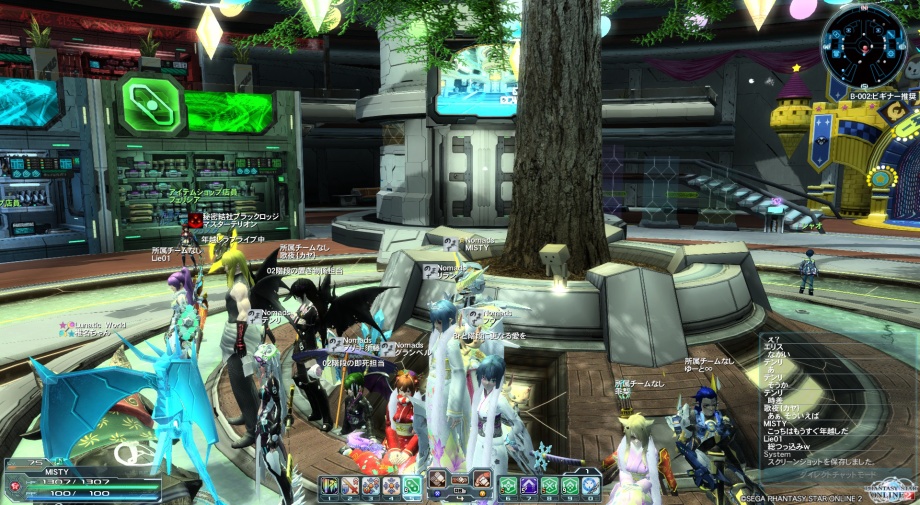Select the rainbow icon in hotbar slot 1
Viewport: 920px width, 505px height.
(x=330, y=486)
